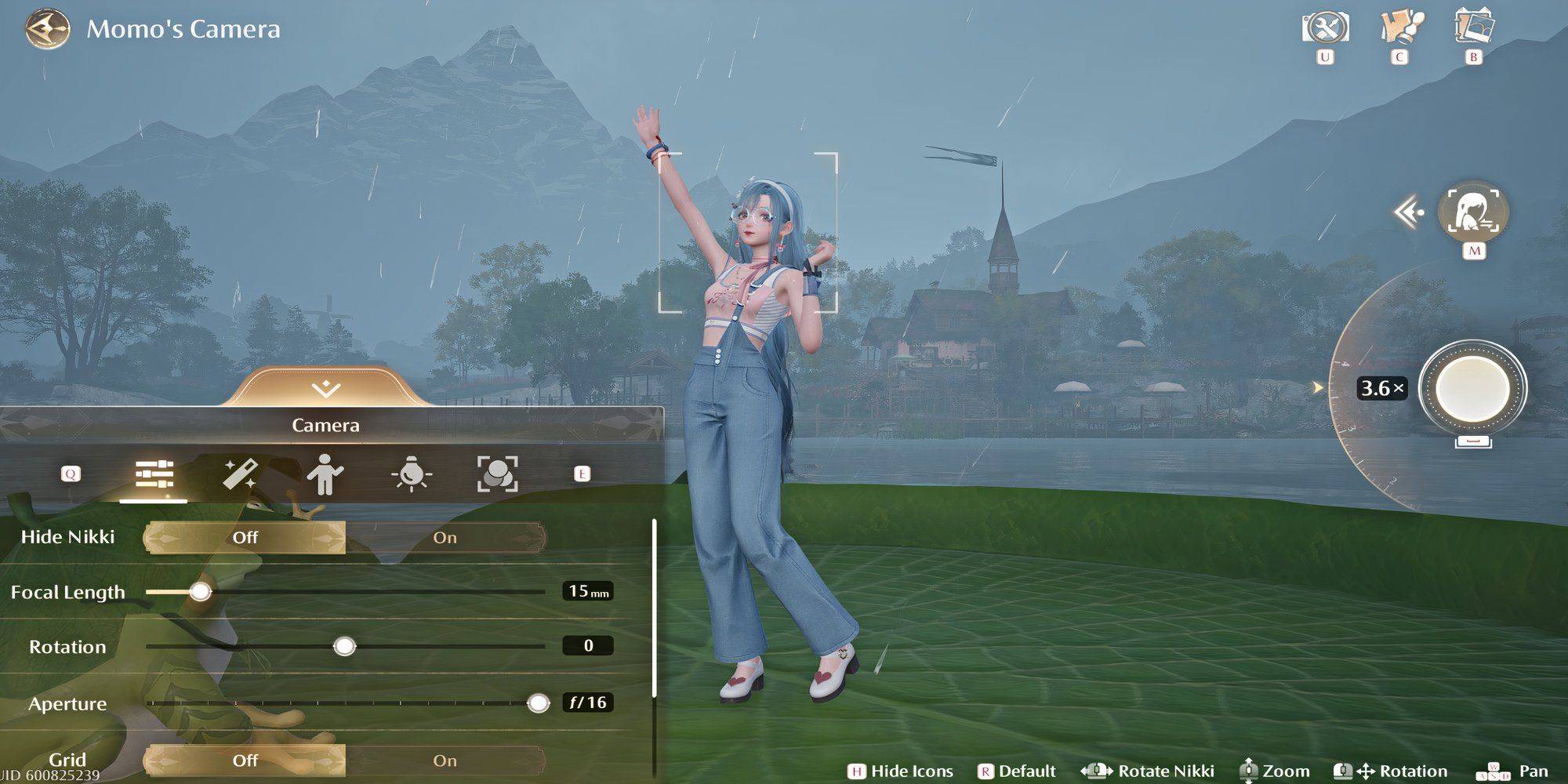The height and width of the screenshot is (784, 1568).
Task: Open the sticker and decoration icon
Action: (x=1399, y=28)
